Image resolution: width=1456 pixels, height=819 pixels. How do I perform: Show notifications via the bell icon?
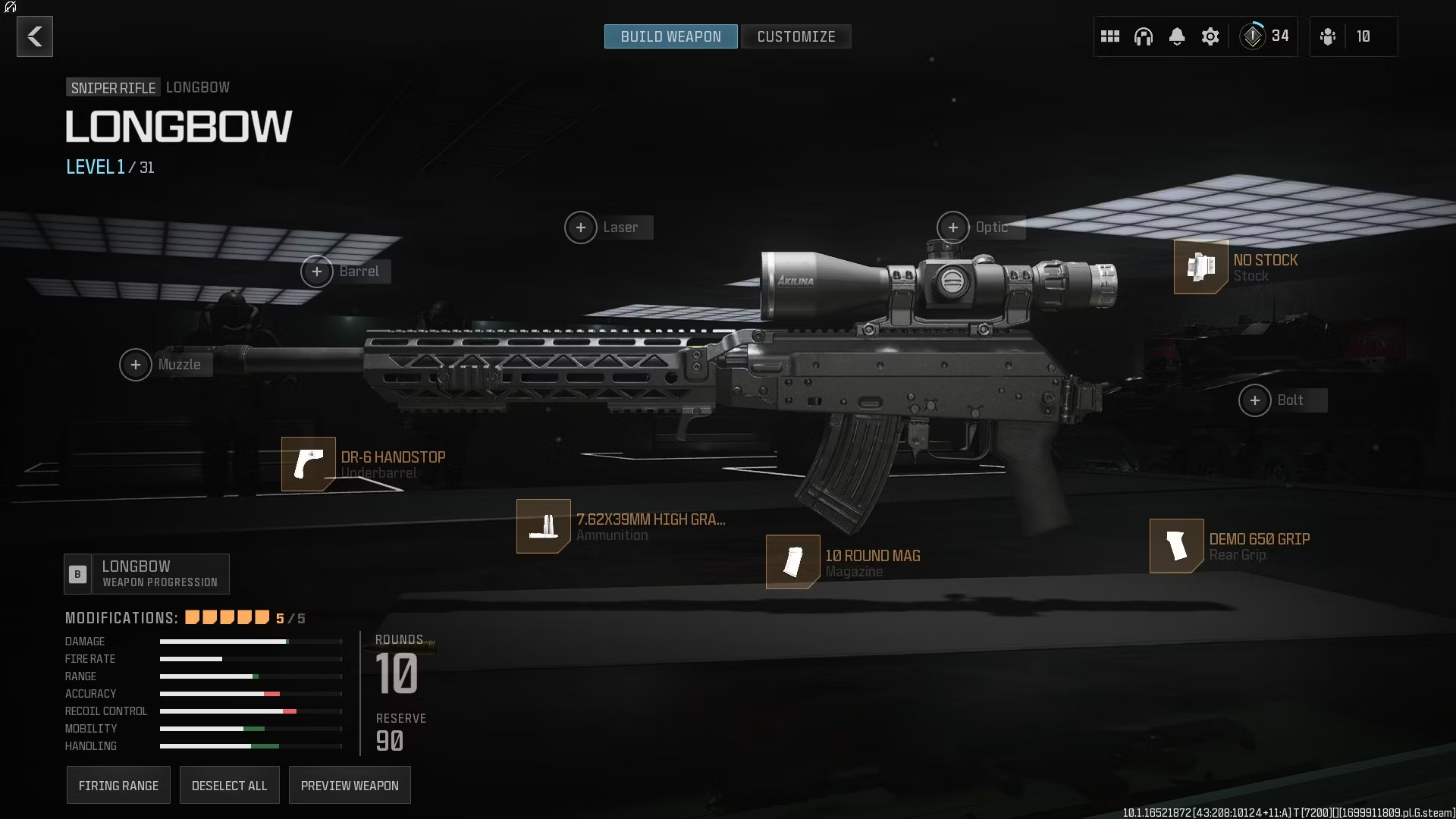1177,36
